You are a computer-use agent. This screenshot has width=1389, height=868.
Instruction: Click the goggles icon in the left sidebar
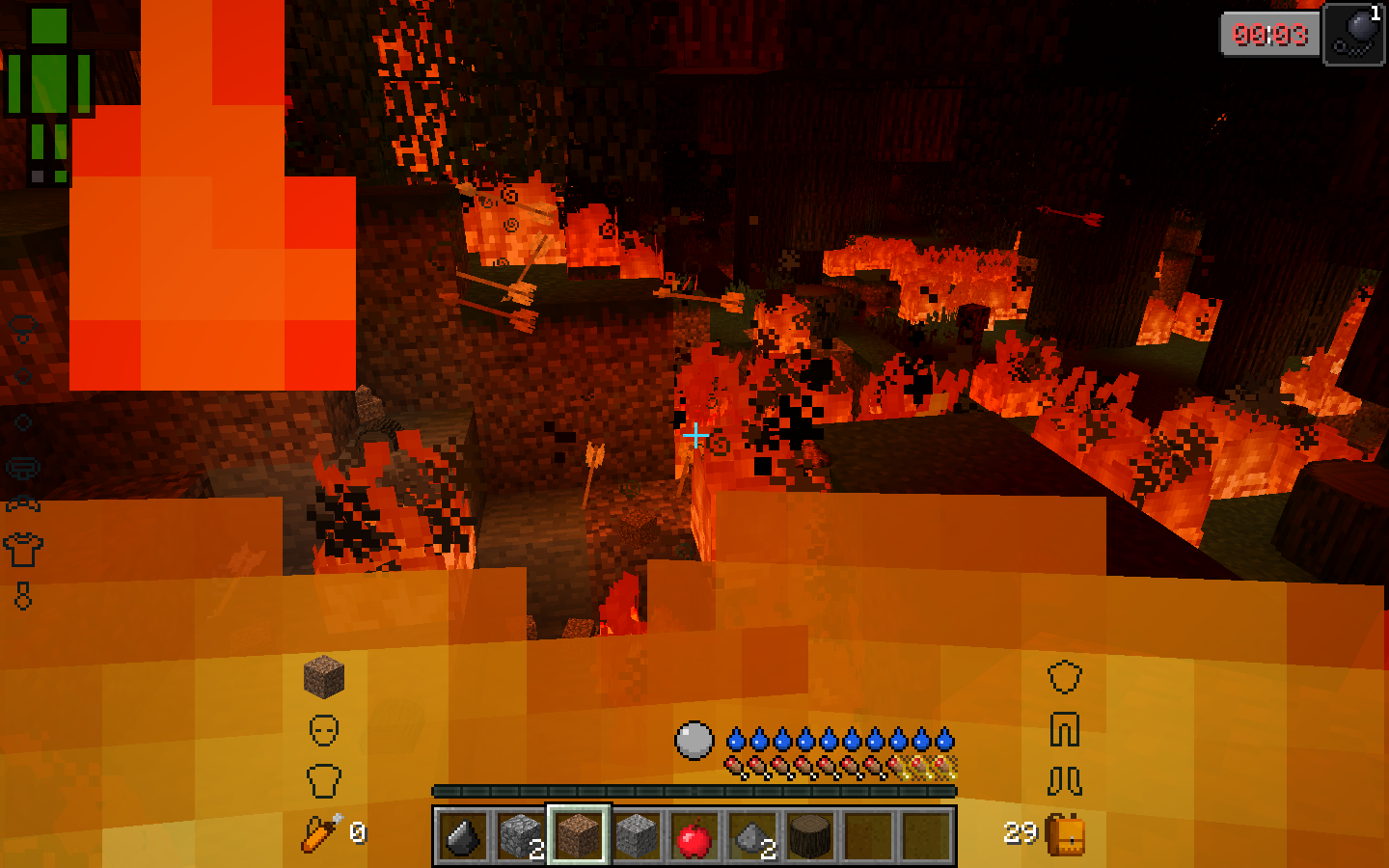(x=22, y=466)
